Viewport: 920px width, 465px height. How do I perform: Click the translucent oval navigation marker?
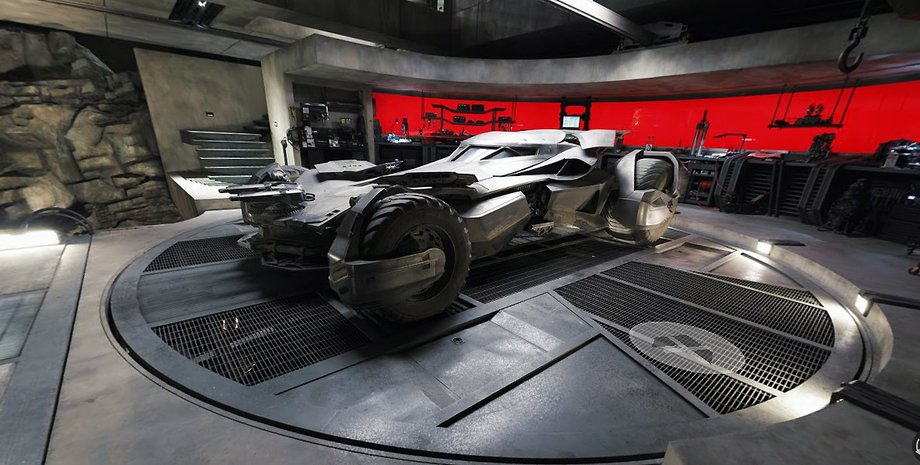686,346
